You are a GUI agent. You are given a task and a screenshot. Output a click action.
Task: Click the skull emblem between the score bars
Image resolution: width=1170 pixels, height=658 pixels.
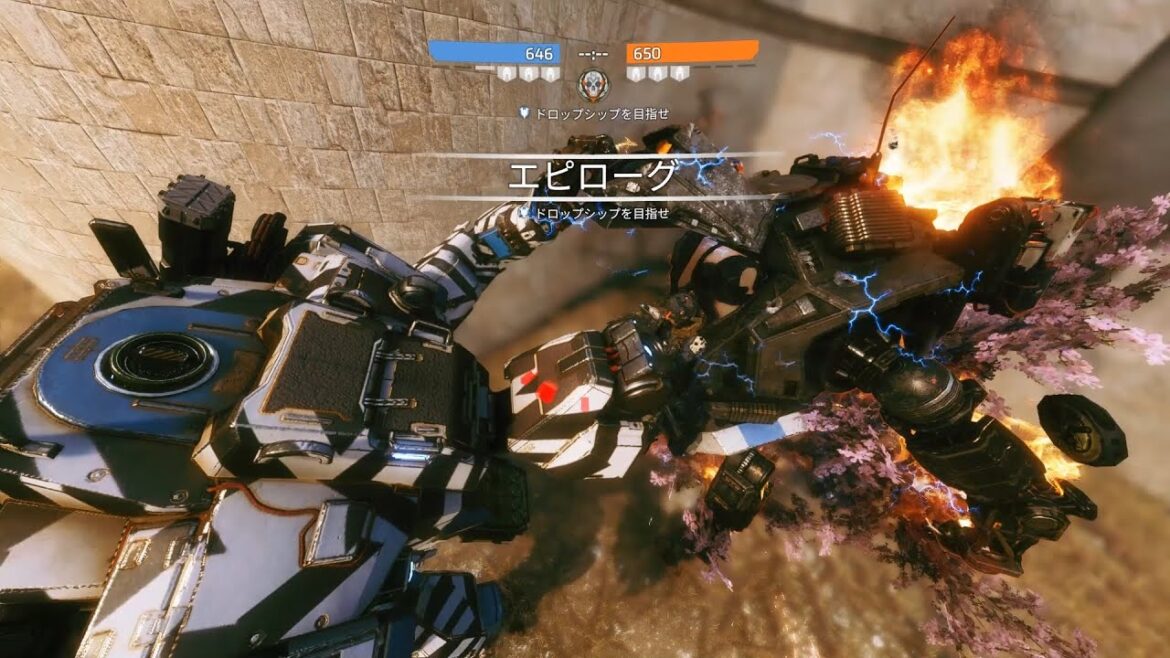(593, 85)
